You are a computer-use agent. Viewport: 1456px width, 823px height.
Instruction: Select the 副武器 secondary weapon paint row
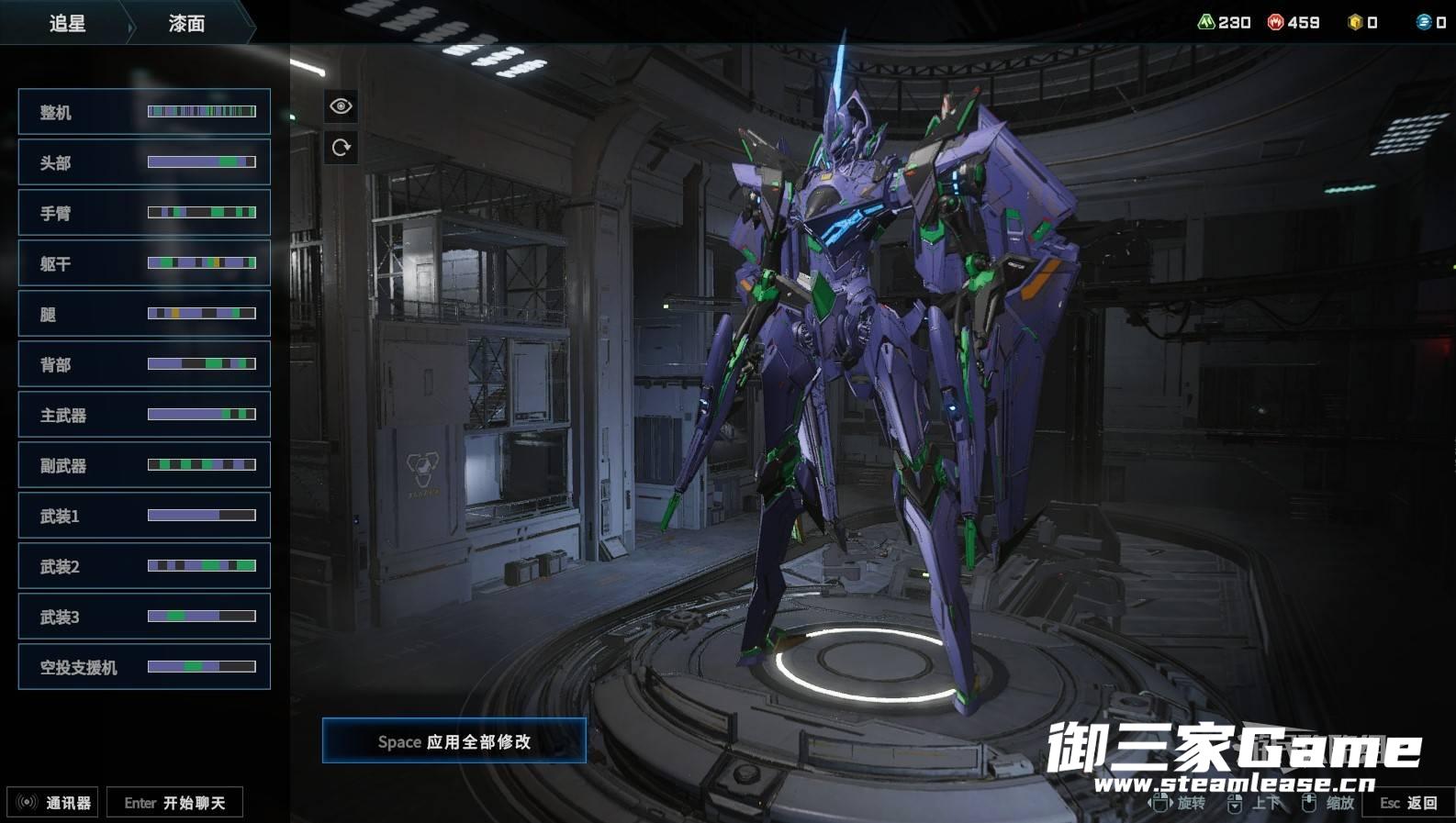click(x=144, y=465)
